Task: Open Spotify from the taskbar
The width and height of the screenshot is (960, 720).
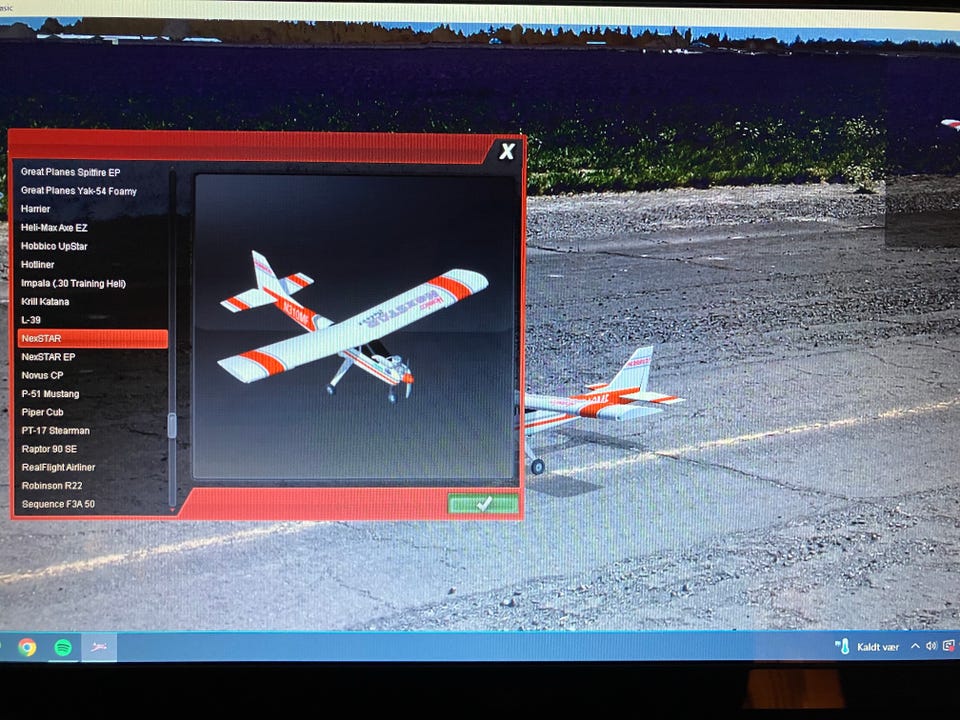Action: [x=63, y=647]
